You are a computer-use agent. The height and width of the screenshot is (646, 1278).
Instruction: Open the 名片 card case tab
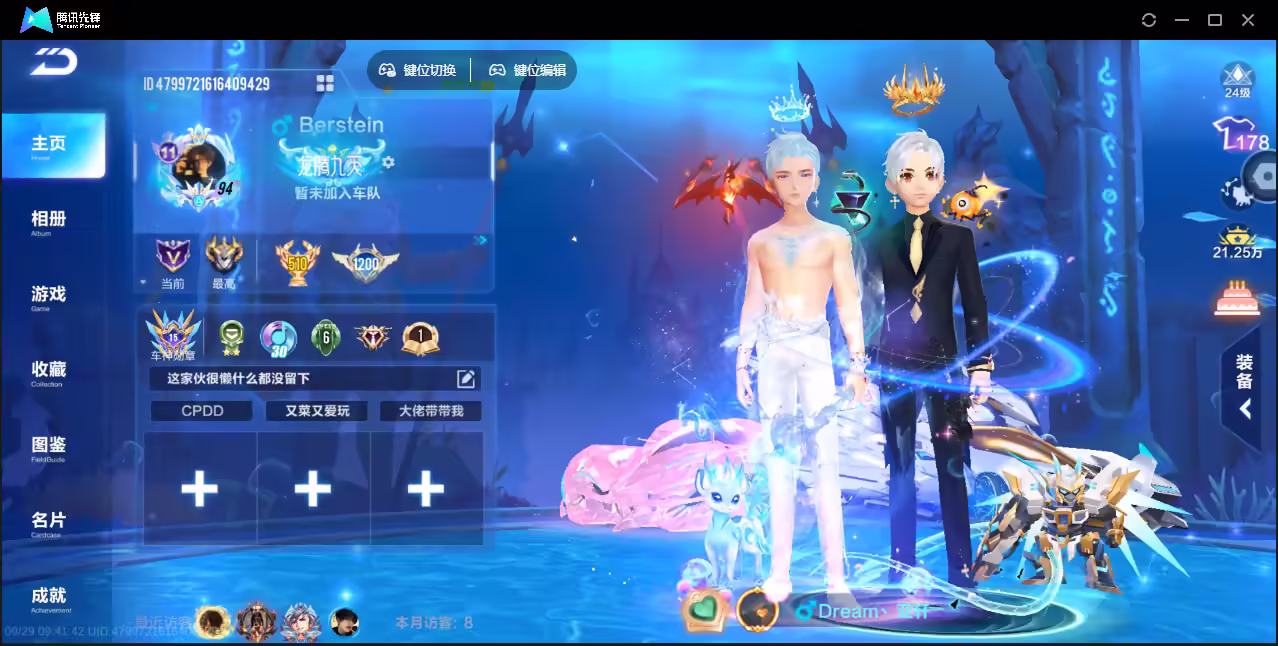click(48, 522)
